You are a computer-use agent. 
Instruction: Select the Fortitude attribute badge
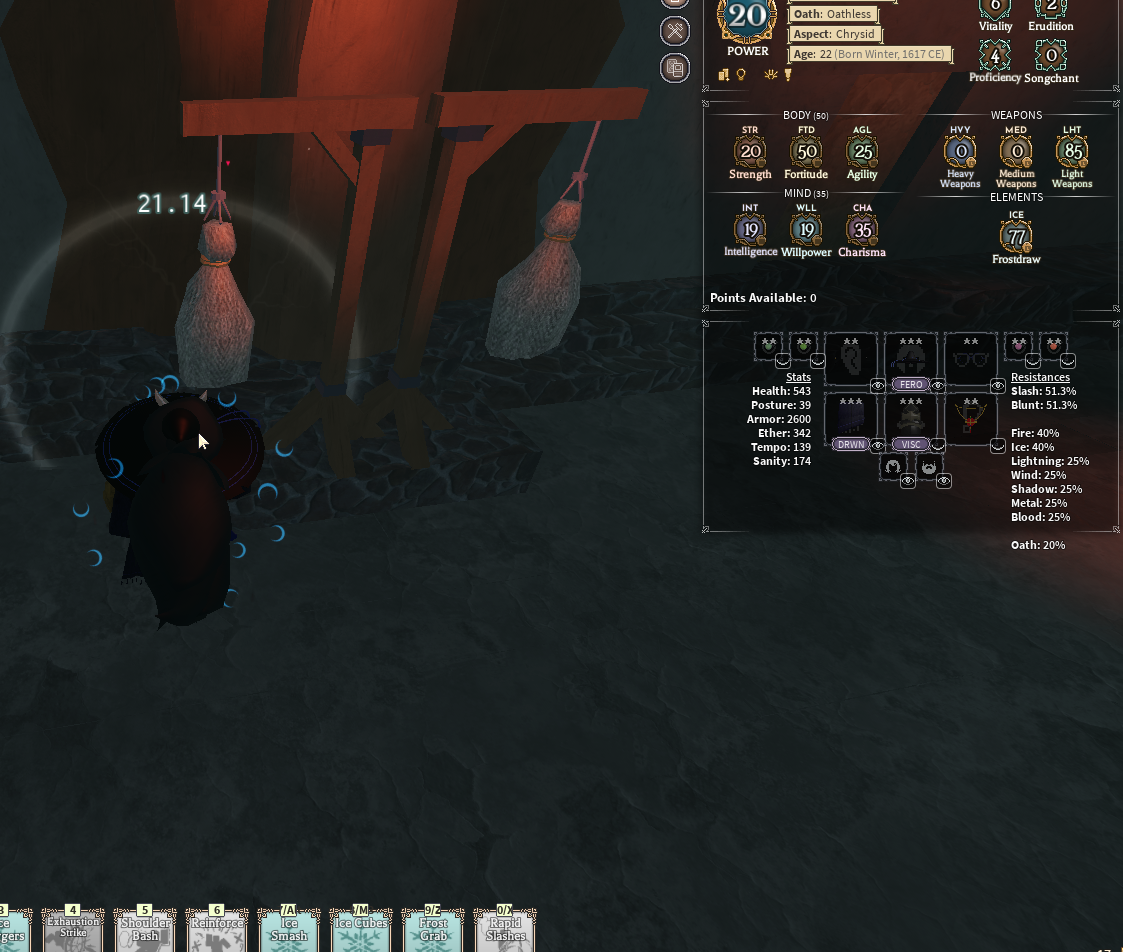806,152
